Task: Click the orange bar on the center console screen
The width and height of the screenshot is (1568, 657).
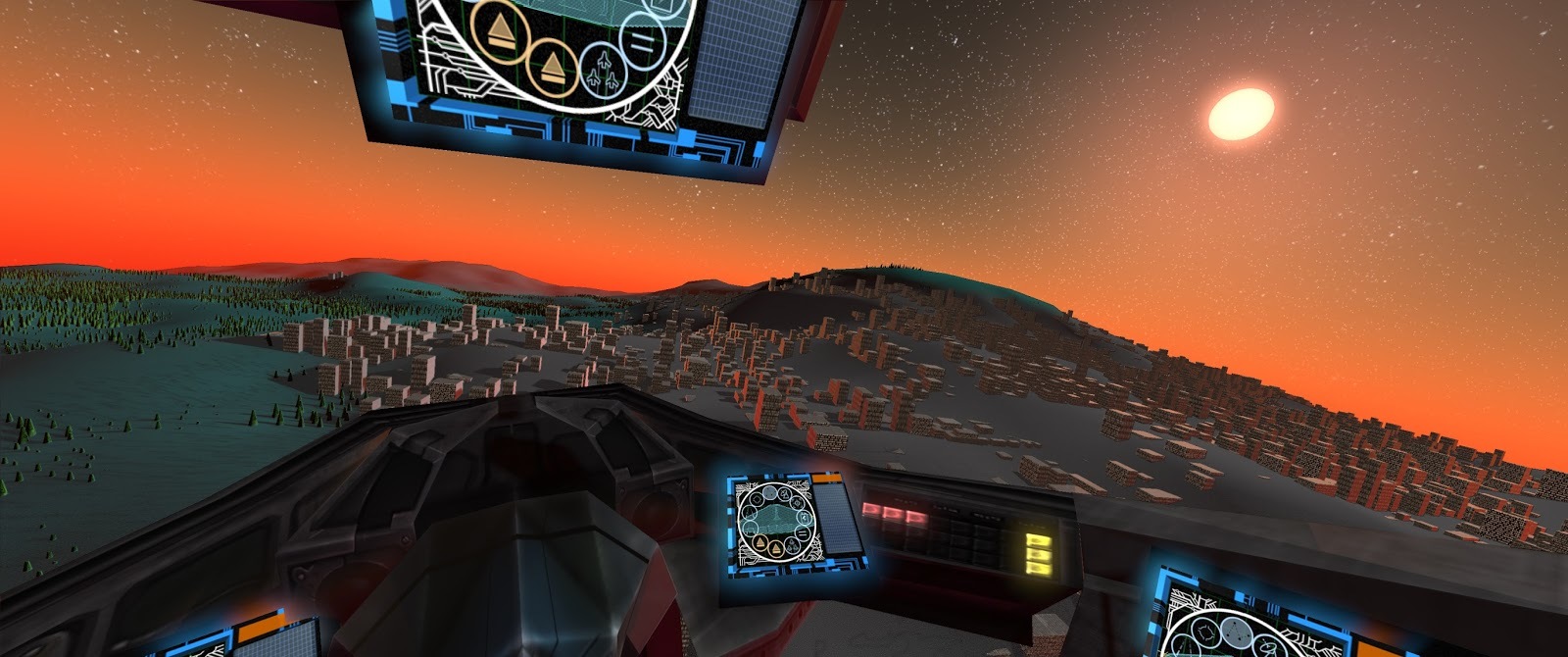Action: (827, 479)
